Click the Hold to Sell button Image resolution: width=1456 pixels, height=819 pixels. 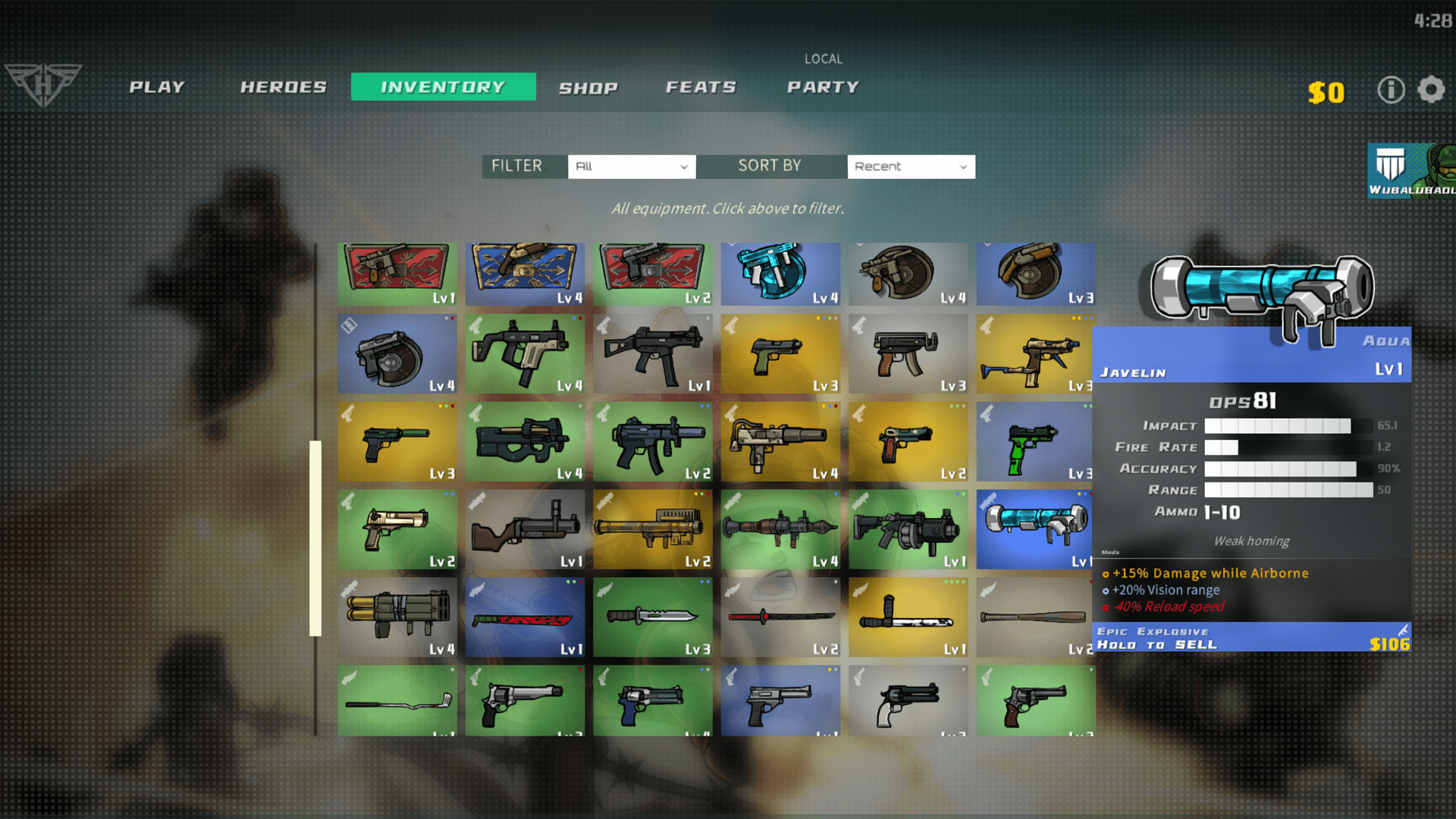click(1251, 638)
